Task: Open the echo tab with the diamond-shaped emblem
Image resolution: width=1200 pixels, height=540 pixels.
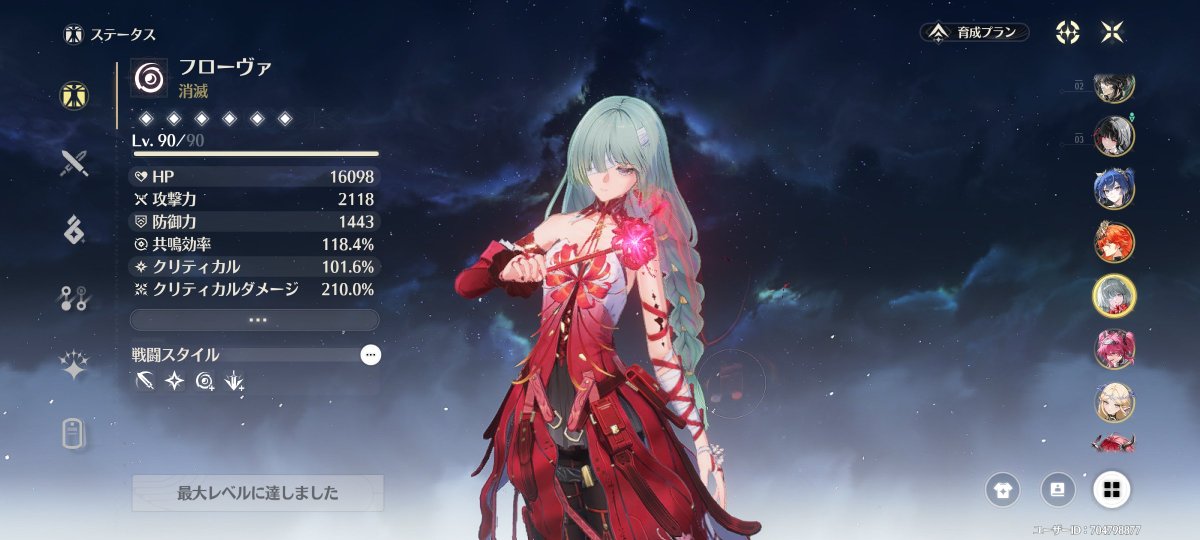Action: [x=75, y=230]
